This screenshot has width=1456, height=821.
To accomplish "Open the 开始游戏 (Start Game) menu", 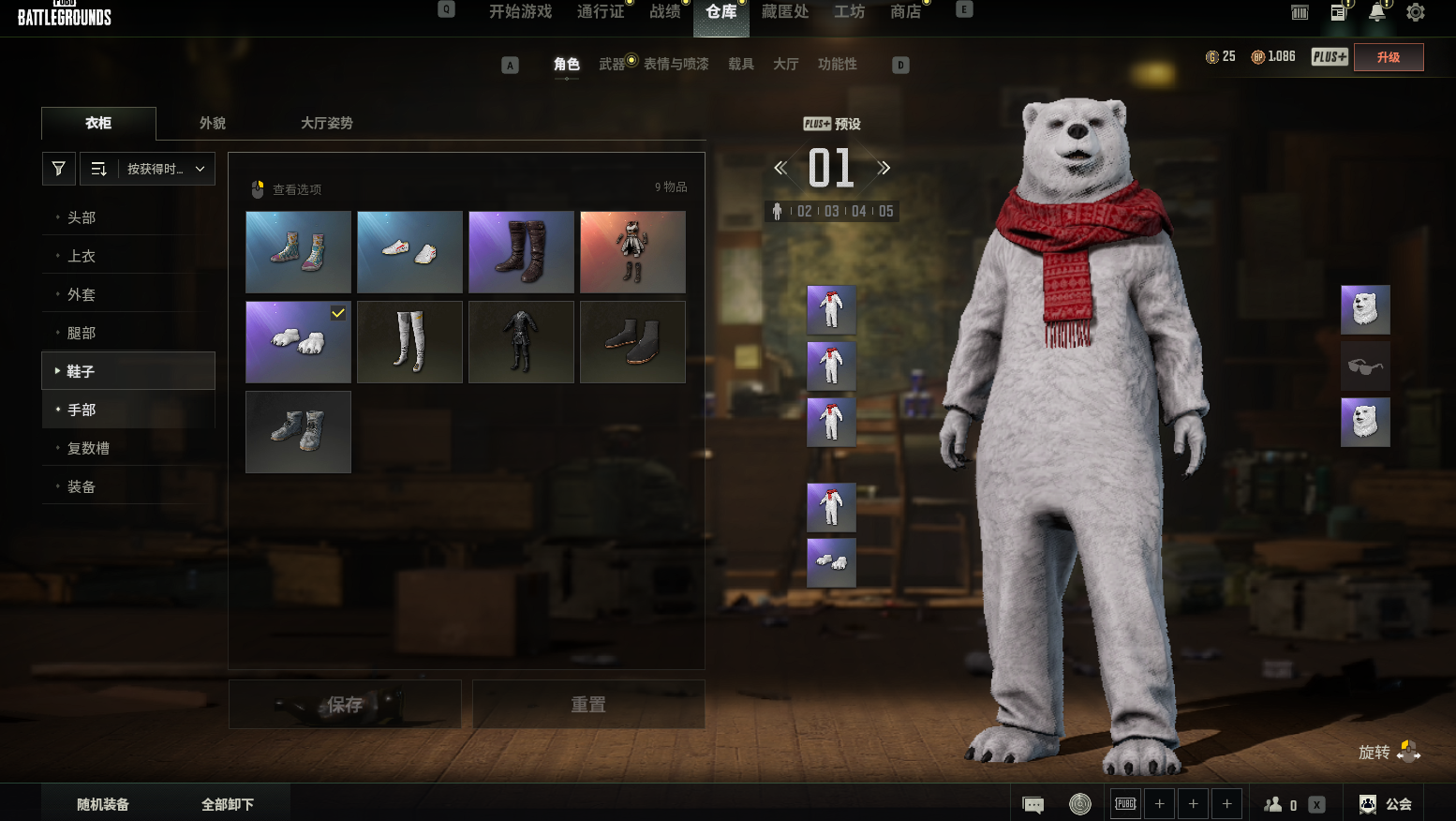I will 520,12.
